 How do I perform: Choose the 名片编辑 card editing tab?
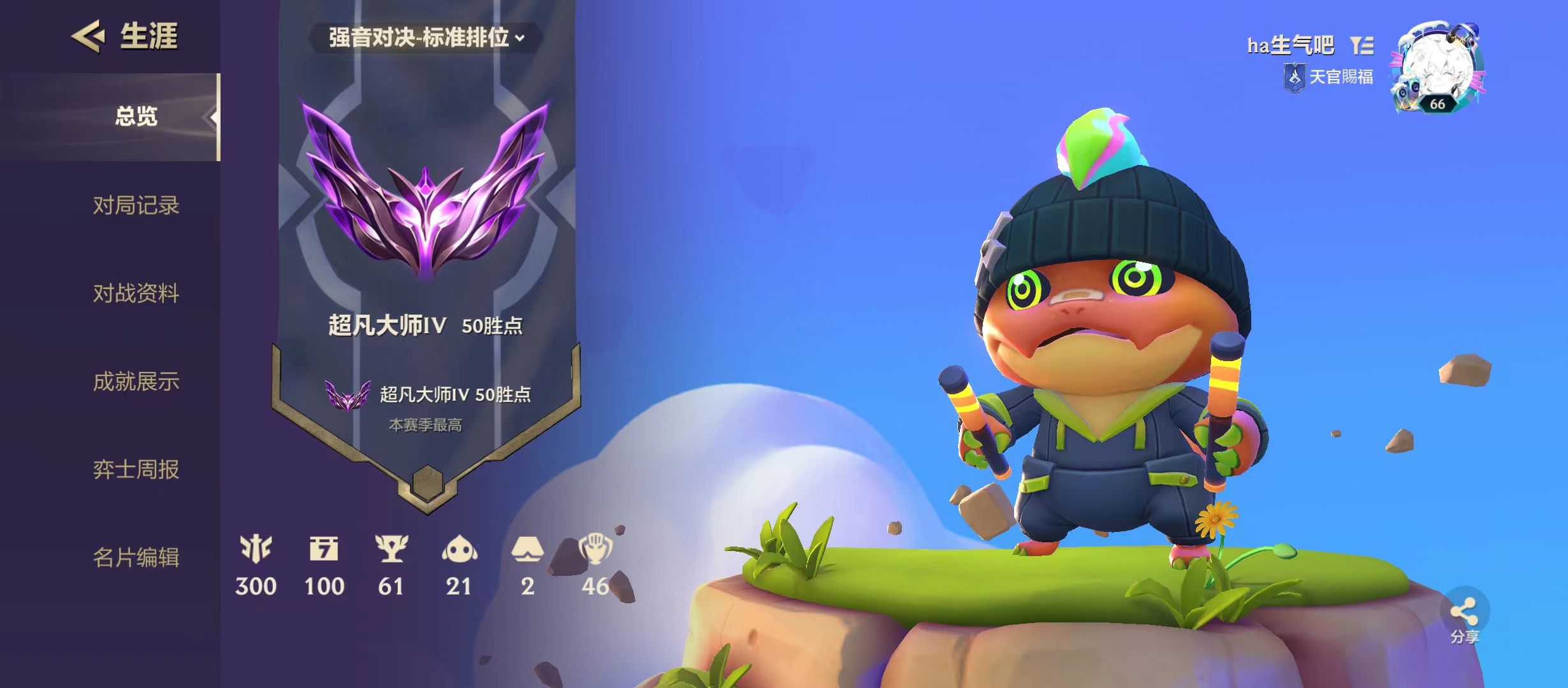point(136,557)
